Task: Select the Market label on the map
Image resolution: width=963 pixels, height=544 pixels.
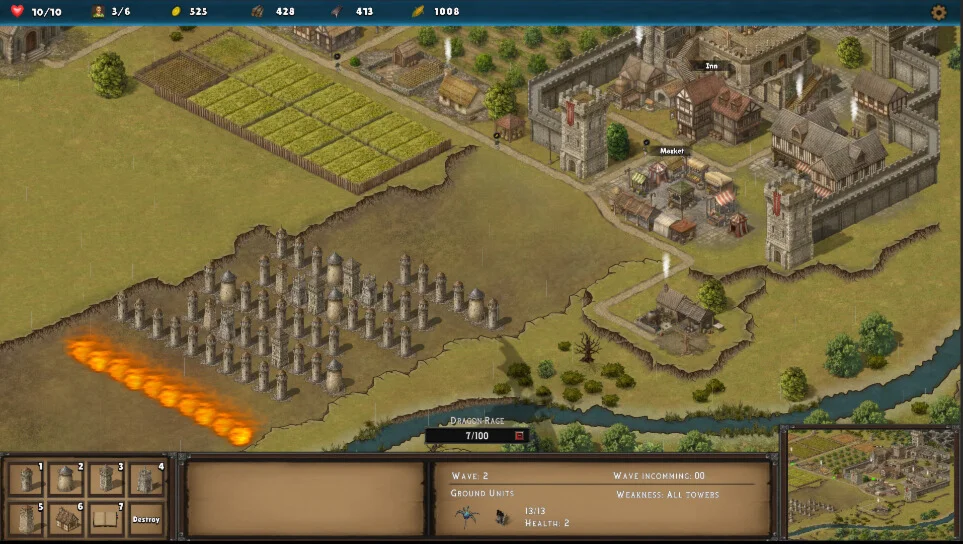Action: (x=672, y=151)
